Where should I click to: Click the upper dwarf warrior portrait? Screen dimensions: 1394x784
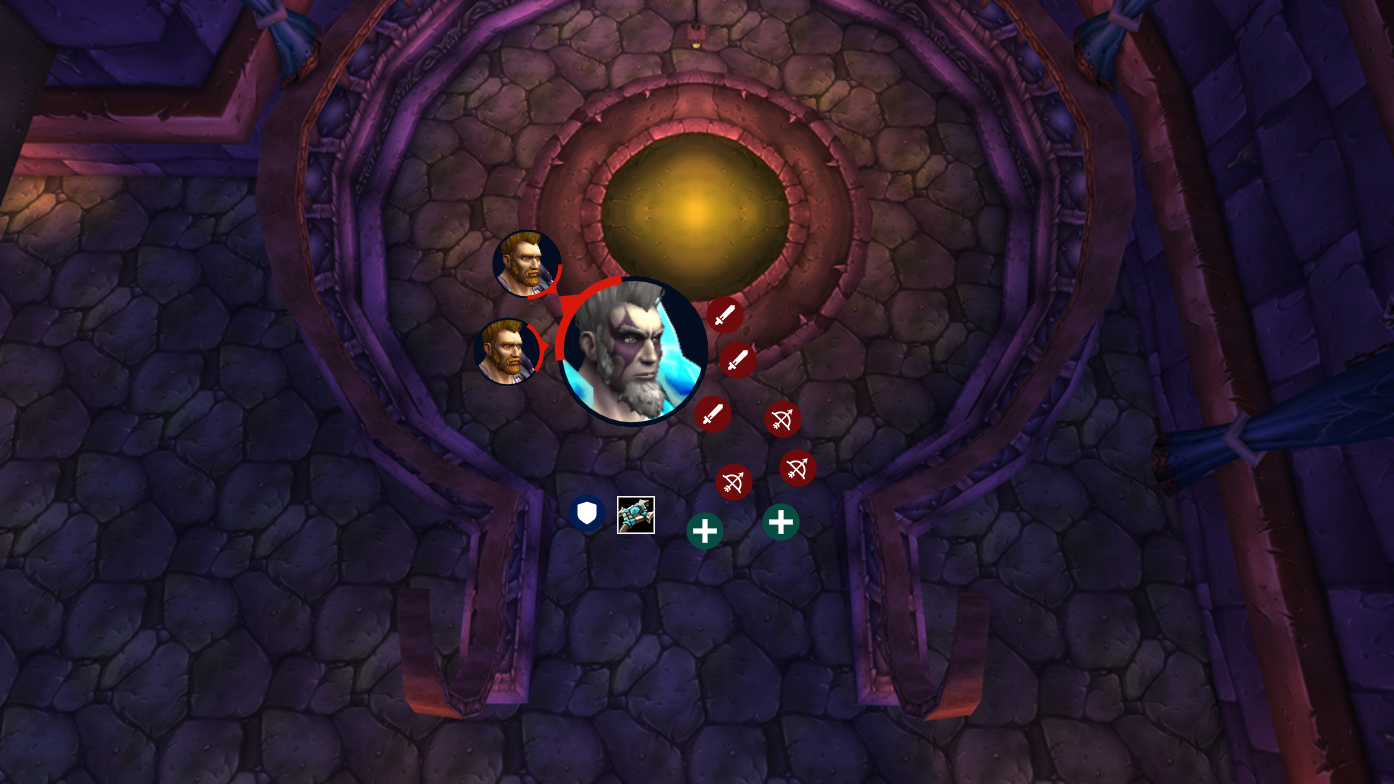[527, 266]
